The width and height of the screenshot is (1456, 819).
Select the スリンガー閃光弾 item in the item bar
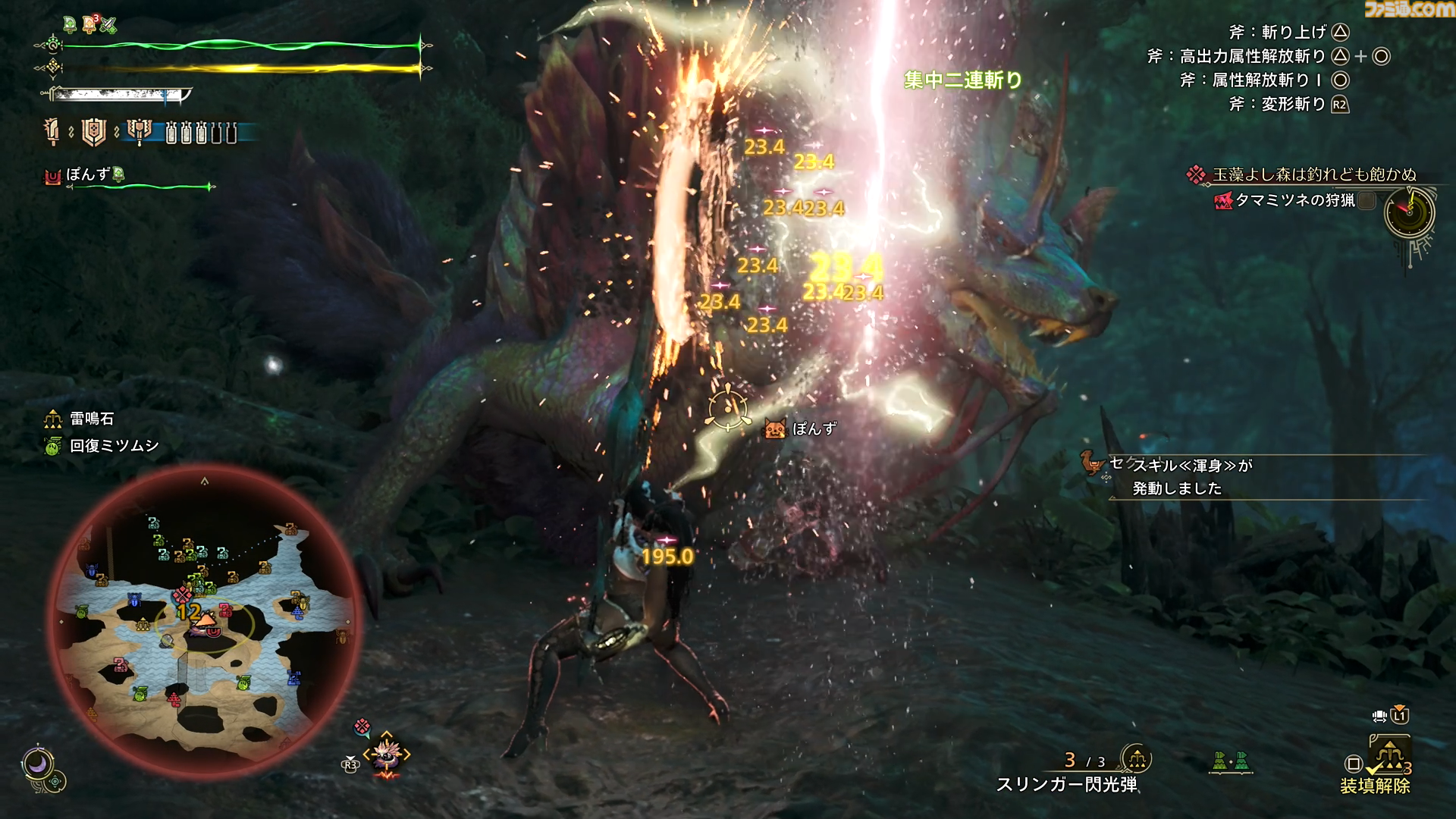click(x=1067, y=784)
